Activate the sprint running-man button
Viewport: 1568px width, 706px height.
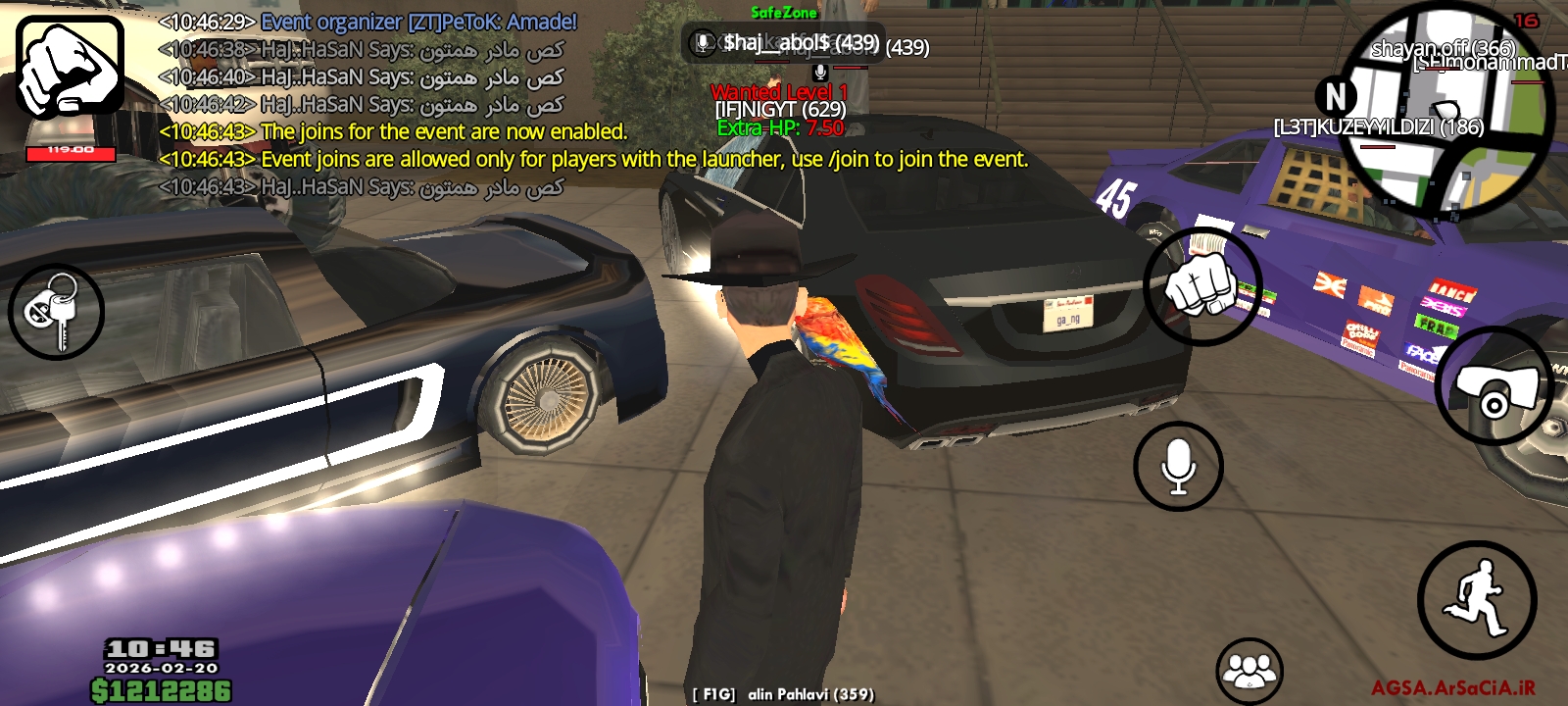[x=1476, y=599]
